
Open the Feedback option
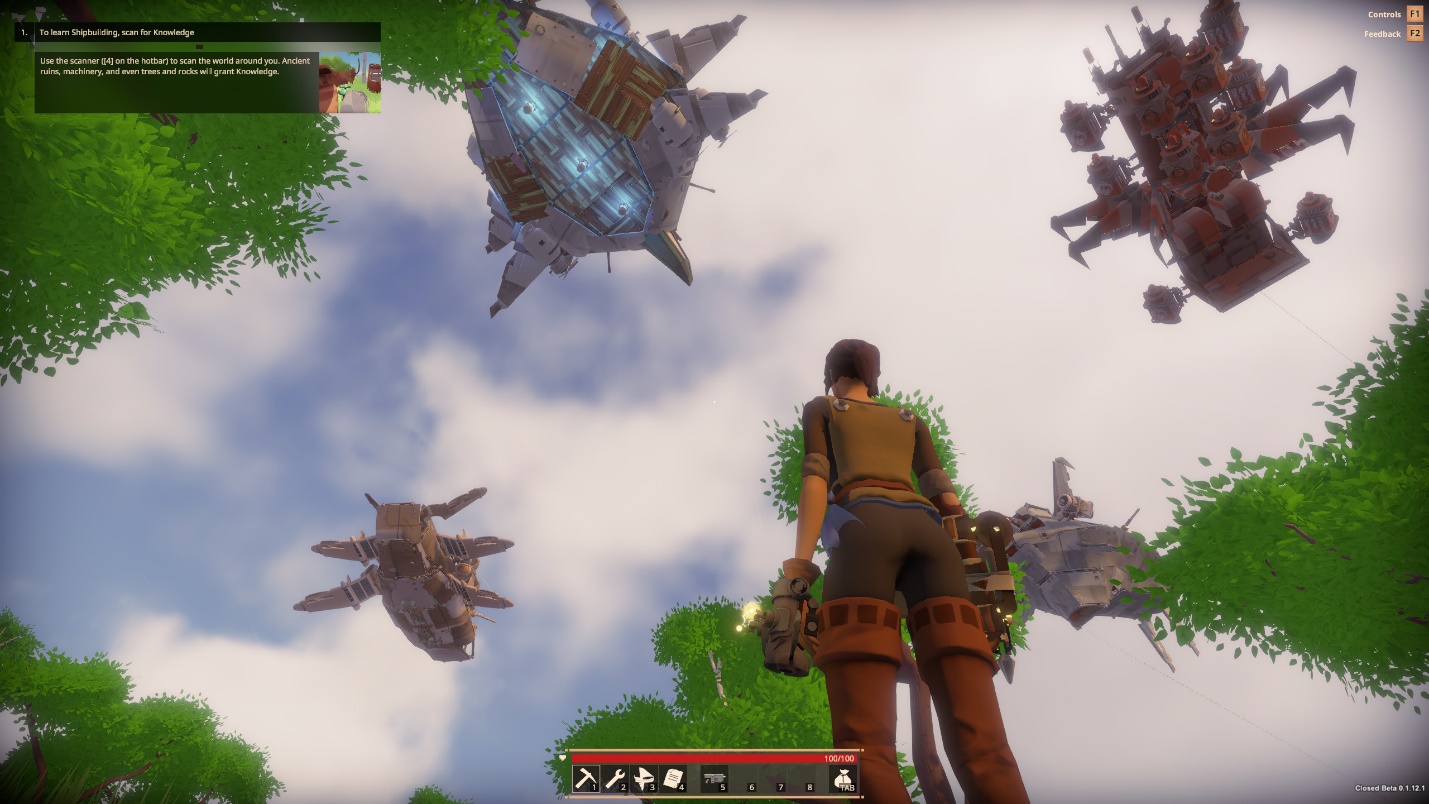(x=1414, y=34)
